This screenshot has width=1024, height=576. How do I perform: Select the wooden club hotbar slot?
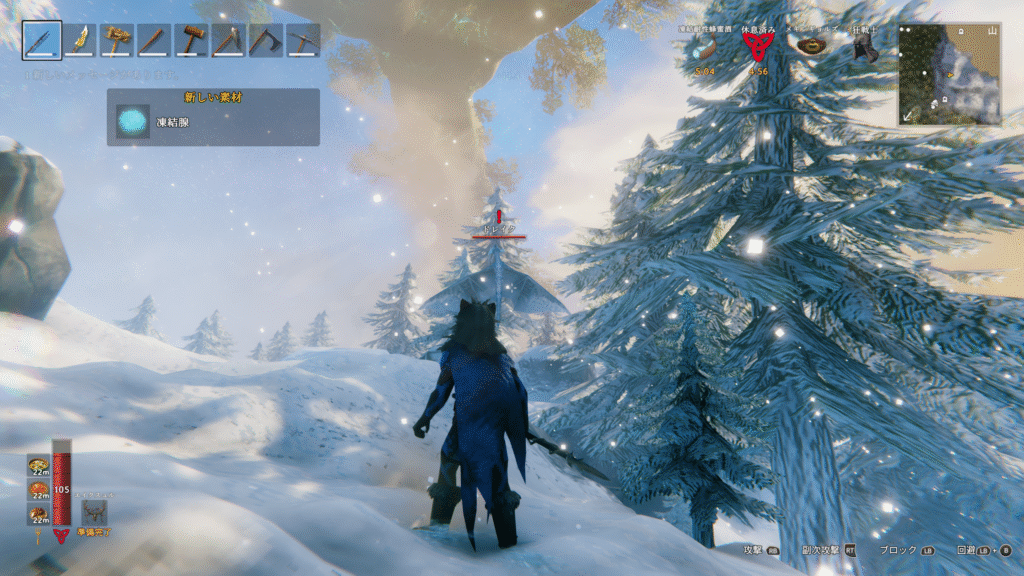coord(153,40)
